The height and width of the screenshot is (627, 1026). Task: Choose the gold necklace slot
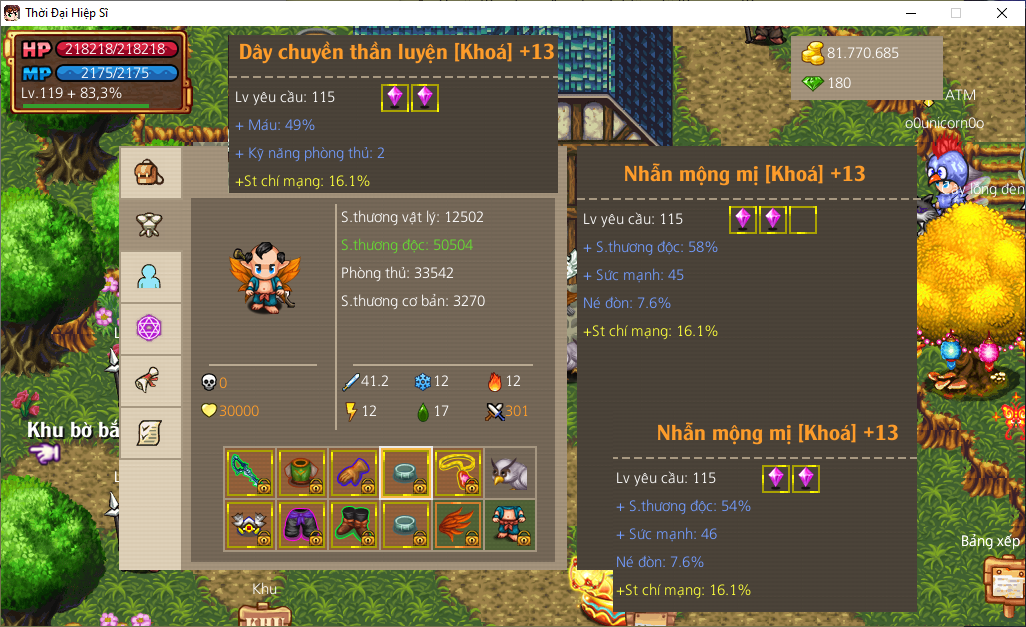coord(458,473)
